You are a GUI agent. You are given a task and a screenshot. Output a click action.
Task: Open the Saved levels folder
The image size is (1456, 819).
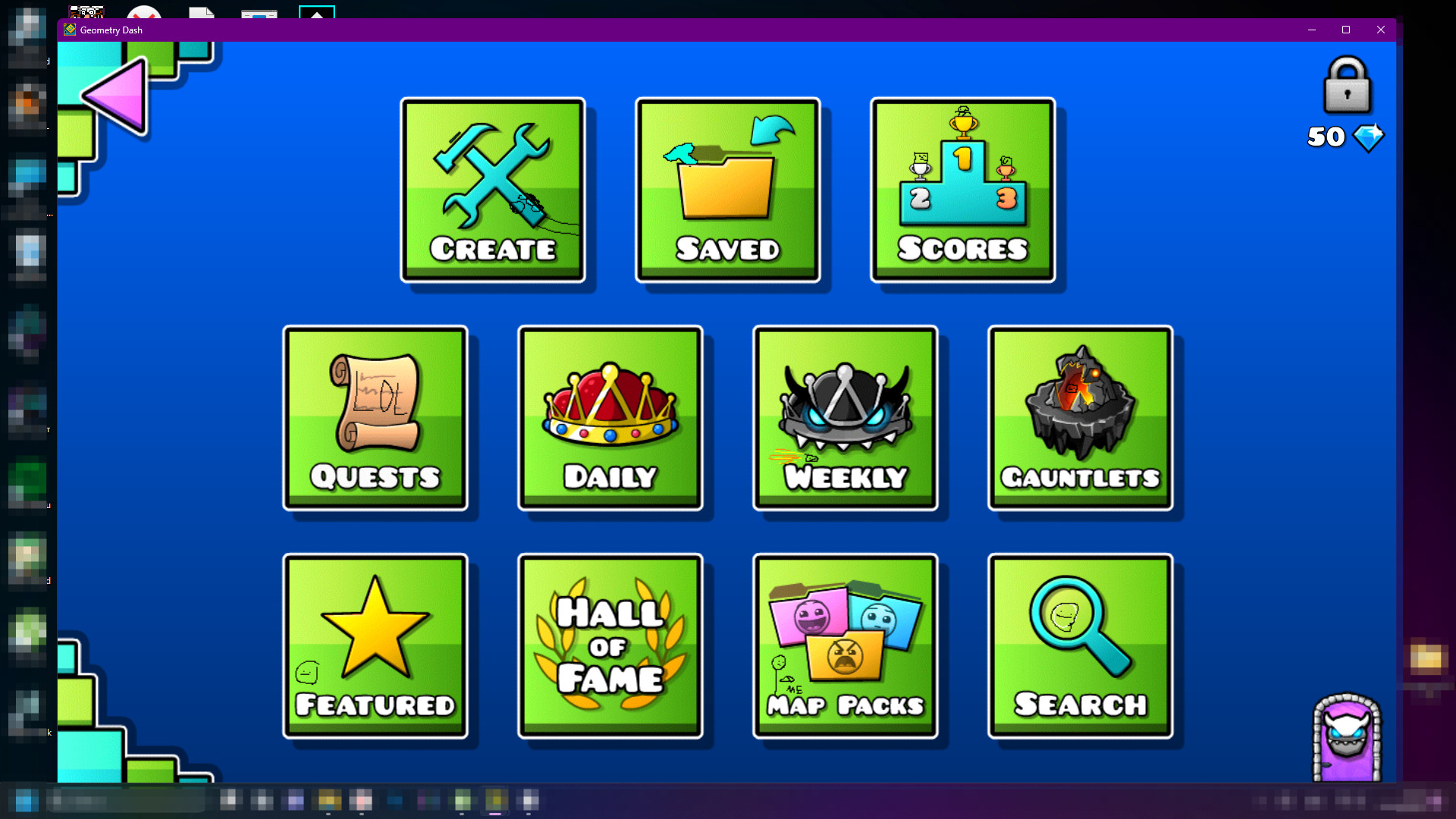point(727,190)
